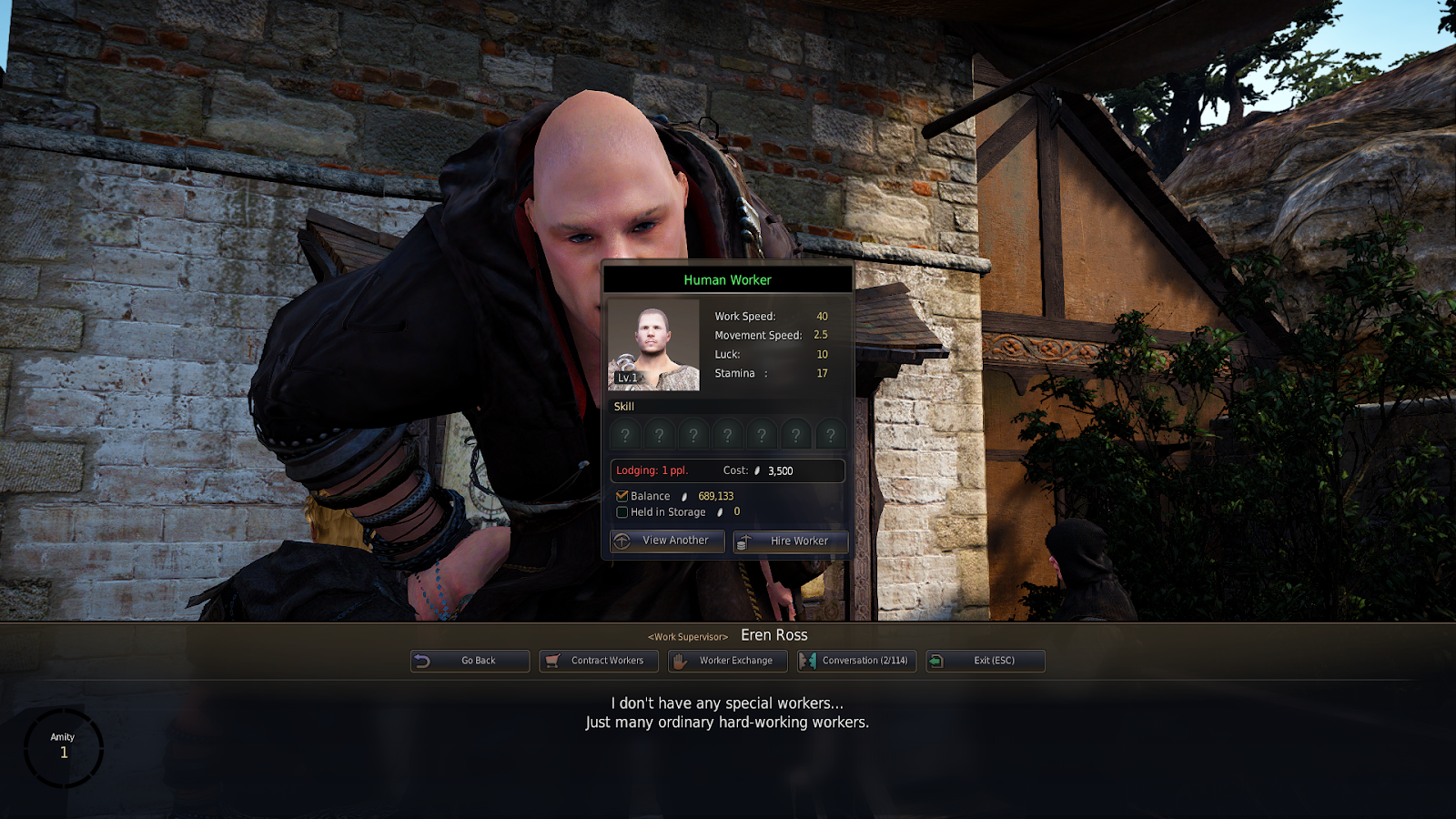Open the Contract Workers menu
The width and height of the screenshot is (1456, 819).
coord(599,661)
